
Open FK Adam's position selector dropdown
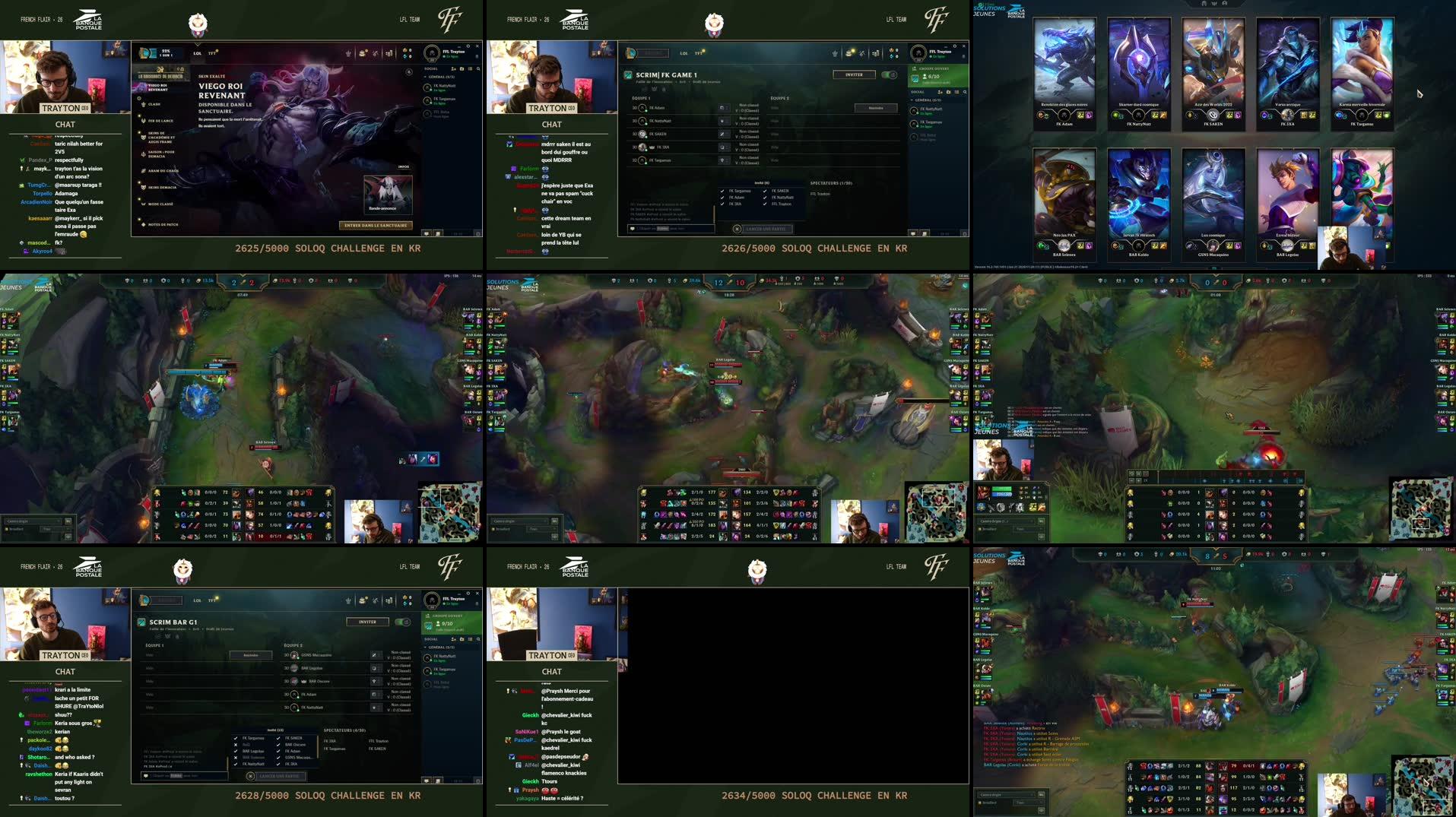coord(726,108)
